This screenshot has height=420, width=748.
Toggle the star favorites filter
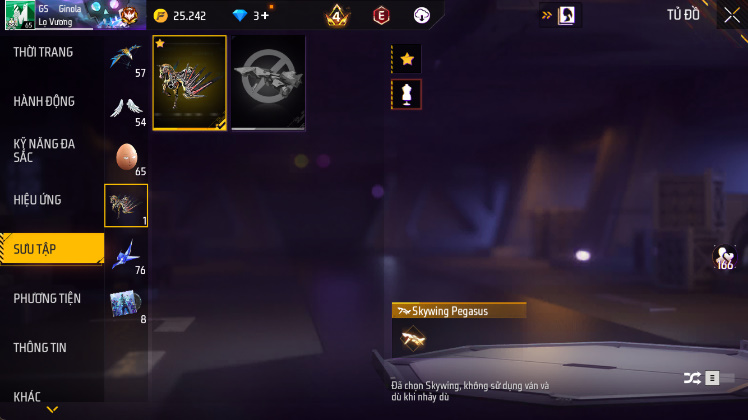point(407,59)
